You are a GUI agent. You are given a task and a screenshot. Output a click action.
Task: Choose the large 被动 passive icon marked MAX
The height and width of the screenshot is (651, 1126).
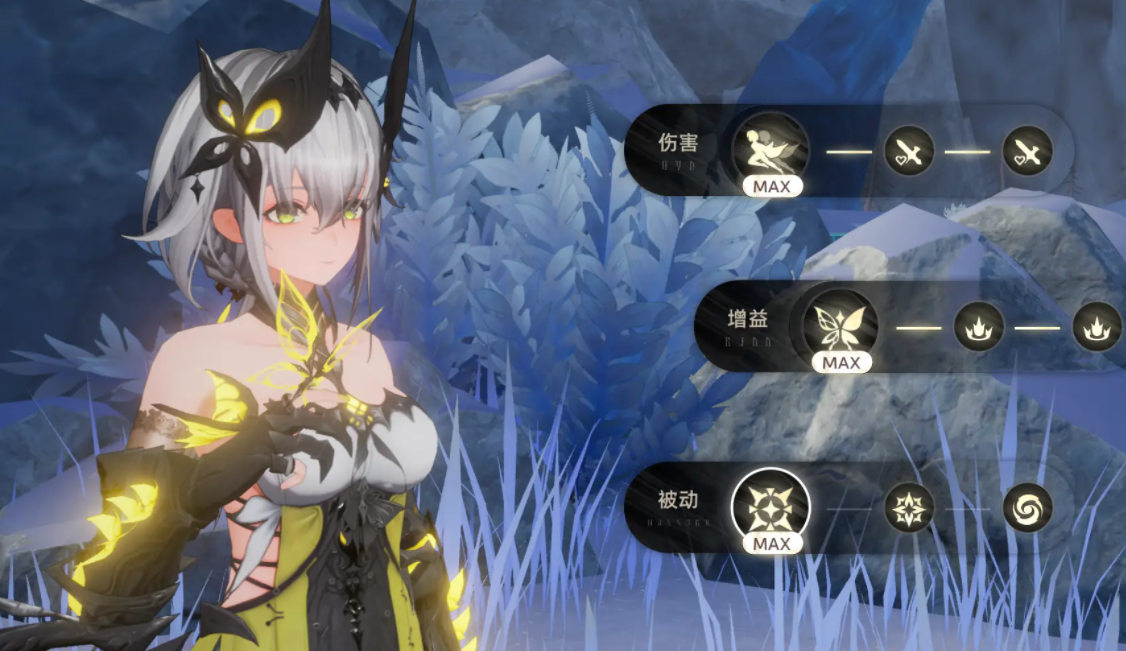(770, 507)
